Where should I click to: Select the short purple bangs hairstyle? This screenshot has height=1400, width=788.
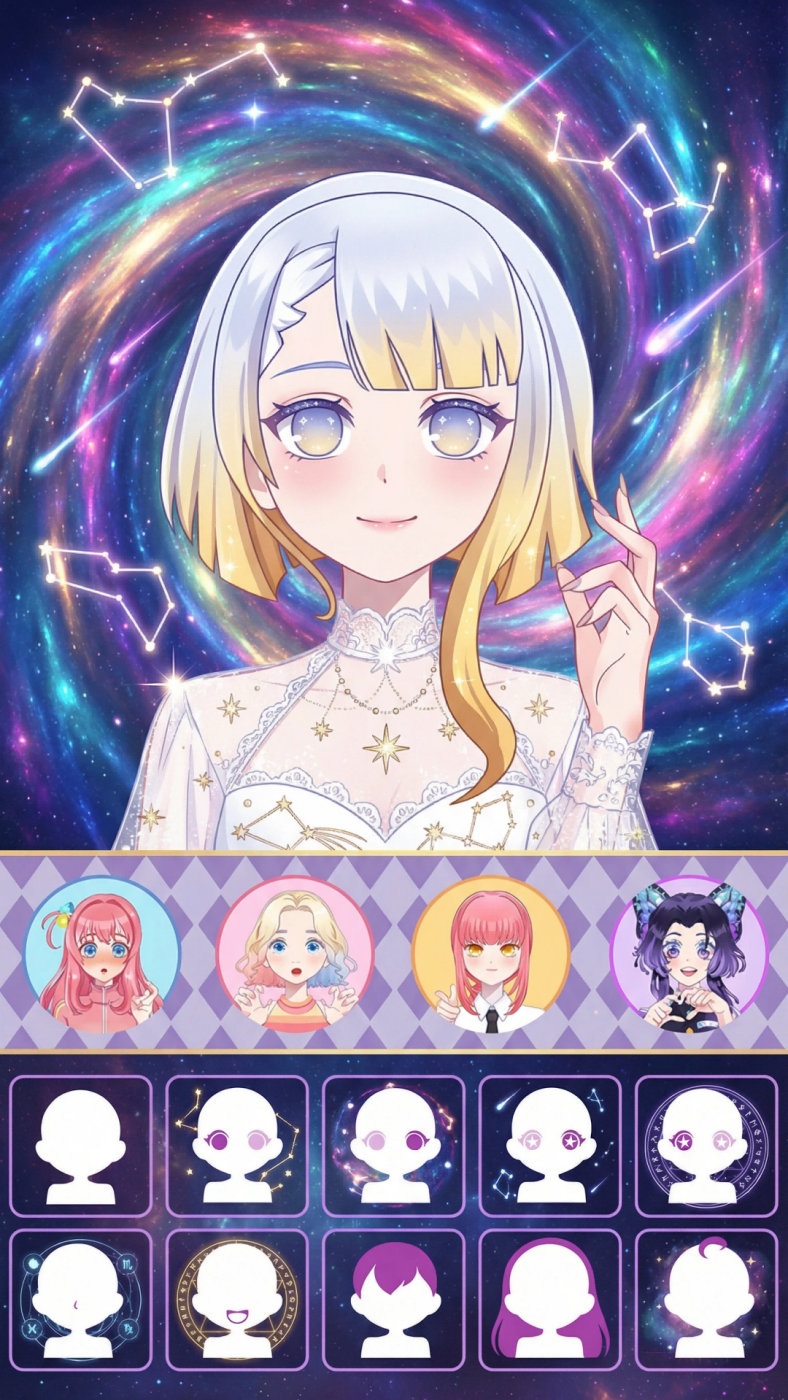394,1299
